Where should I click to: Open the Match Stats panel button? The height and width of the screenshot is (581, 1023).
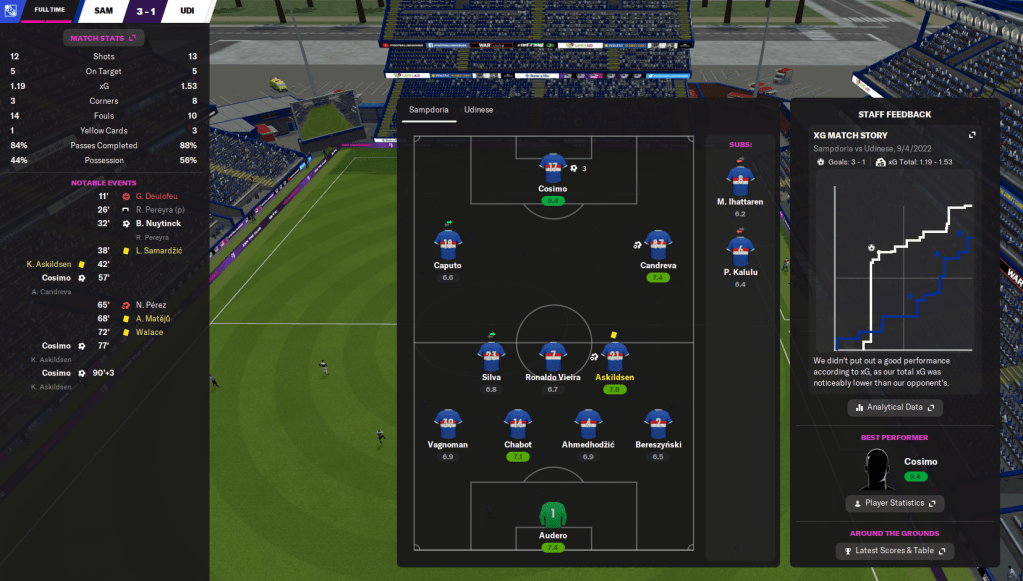[x=104, y=38]
